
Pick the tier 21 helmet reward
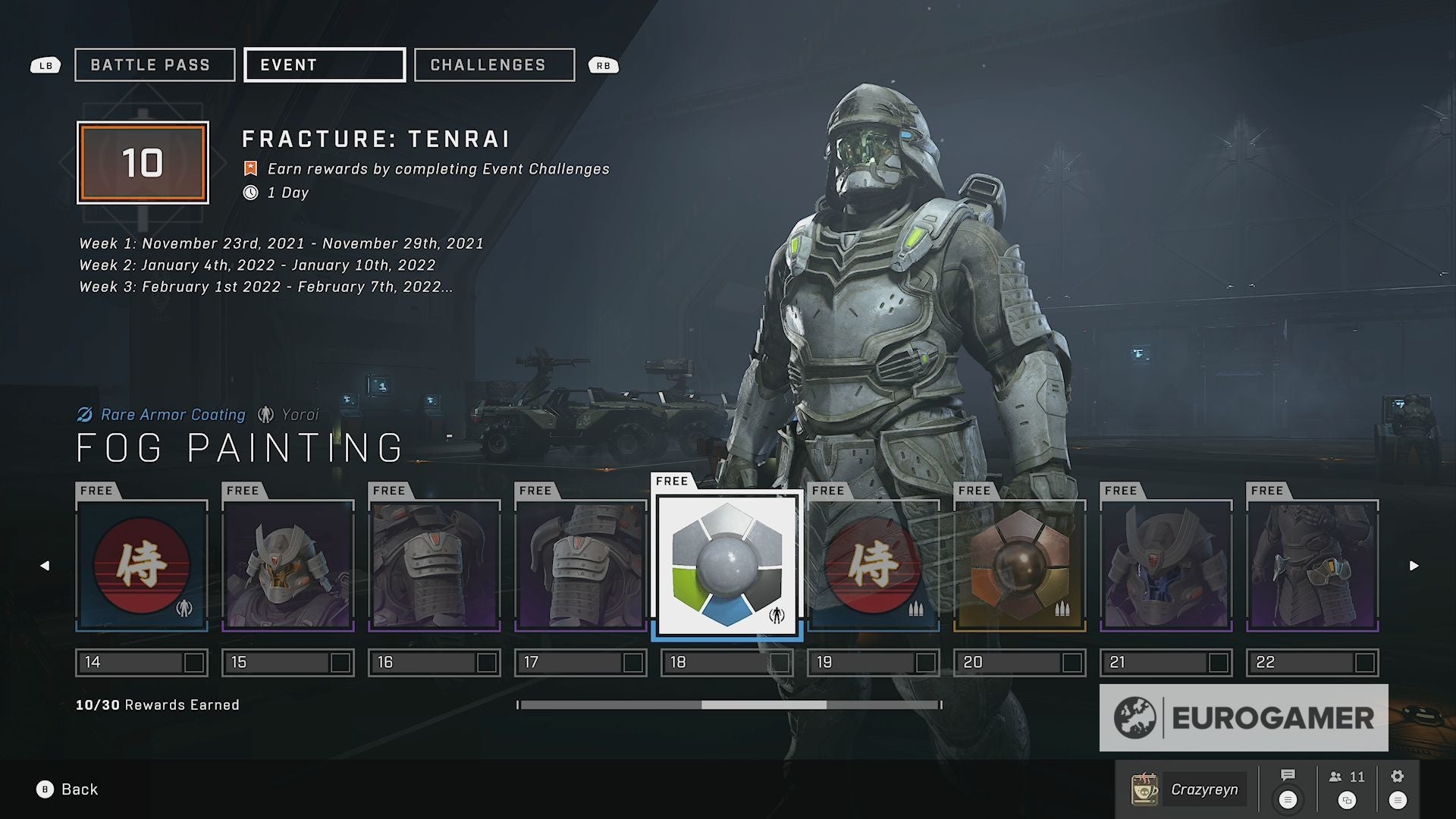point(1166,565)
